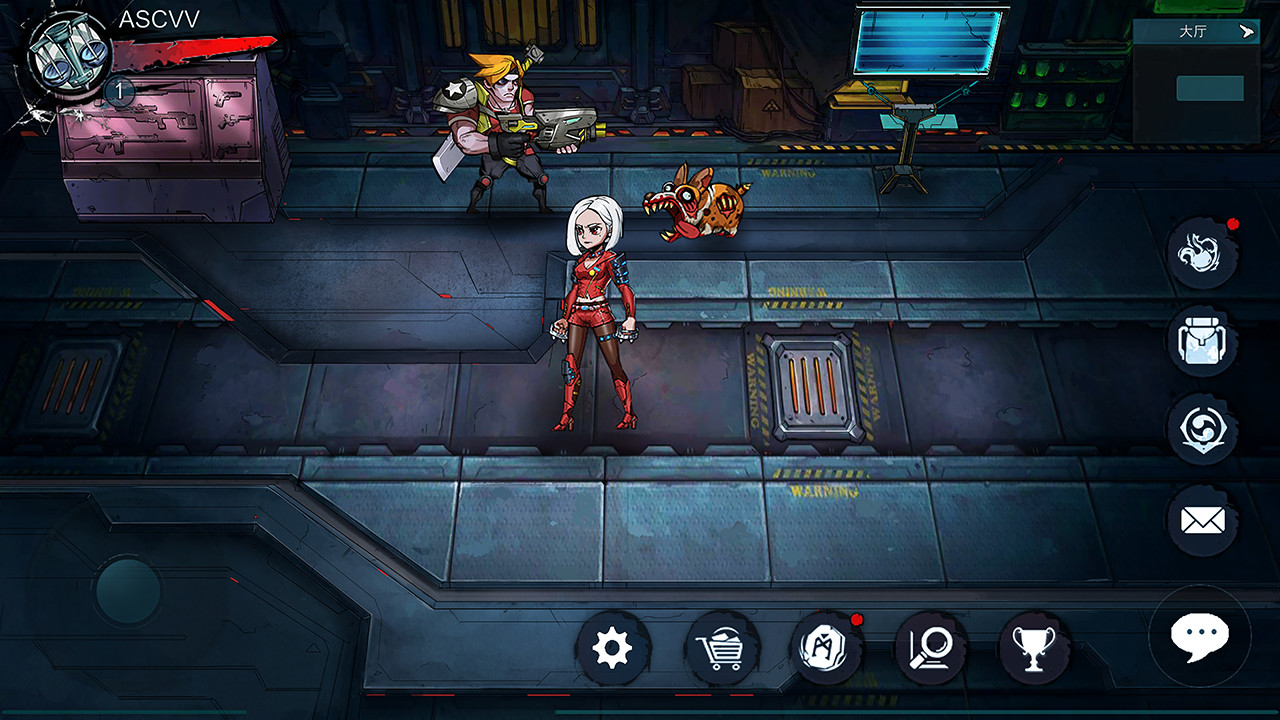Open the rune emblem with notification dot
This screenshot has width=1280, height=720.
[827, 646]
